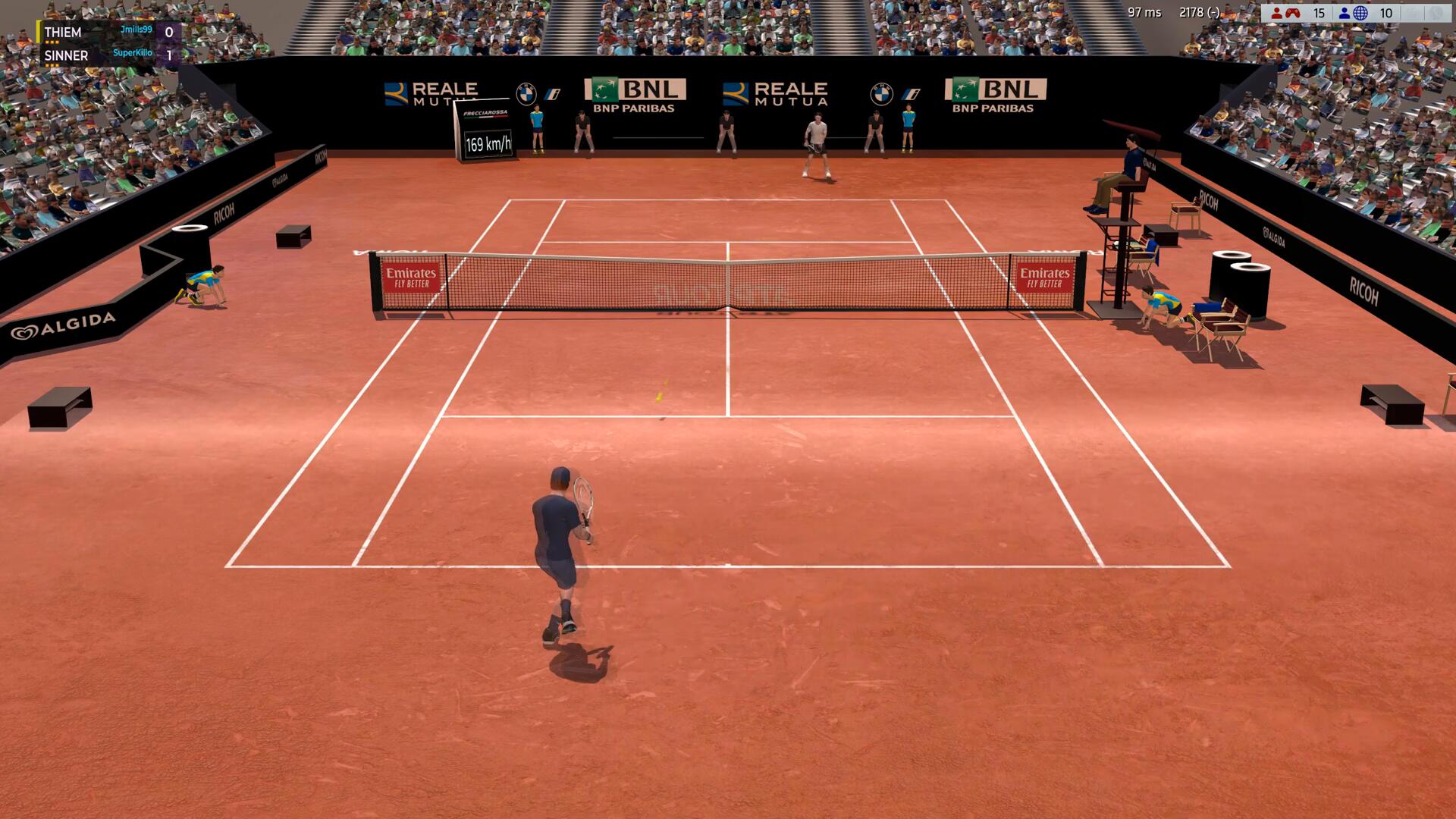Viewport: 1456px width, 819px height.
Task: Click the red gamepad players-in-match icon
Action: [1291, 13]
